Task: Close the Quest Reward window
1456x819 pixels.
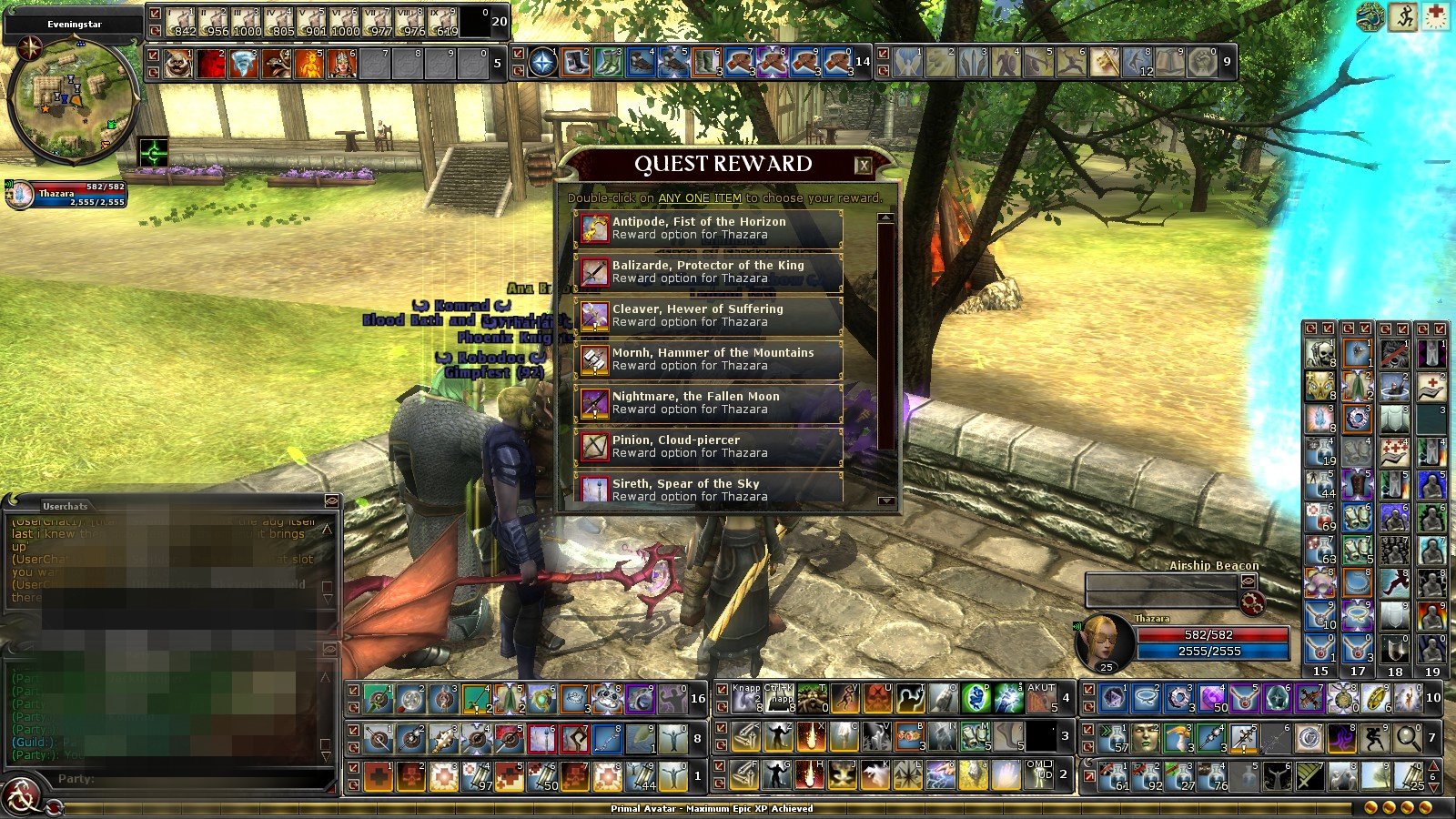Action: pyautogui.click(x=863, y=165)
